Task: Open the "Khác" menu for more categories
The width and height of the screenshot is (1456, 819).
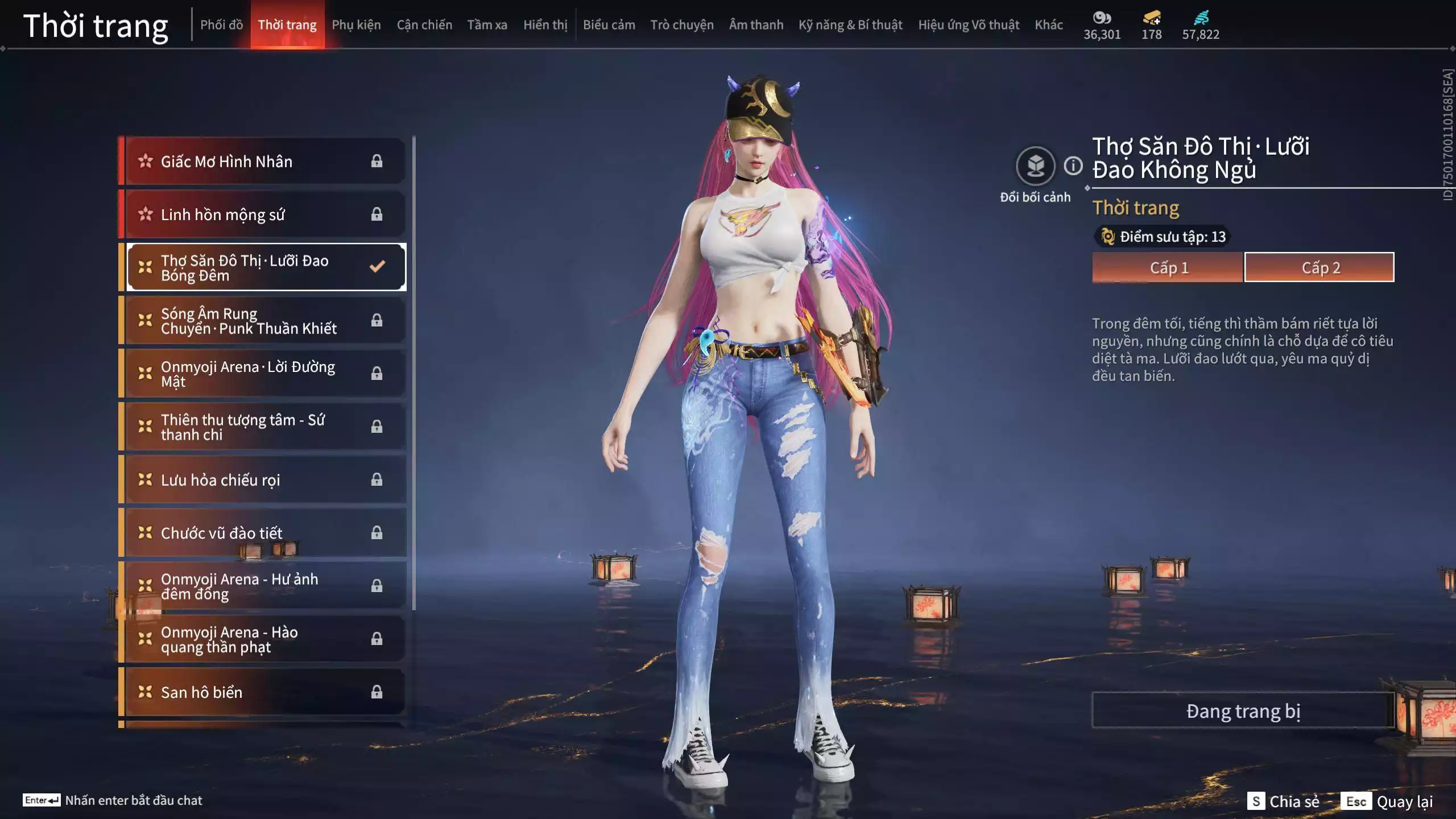Action: tap(1049, 24)
